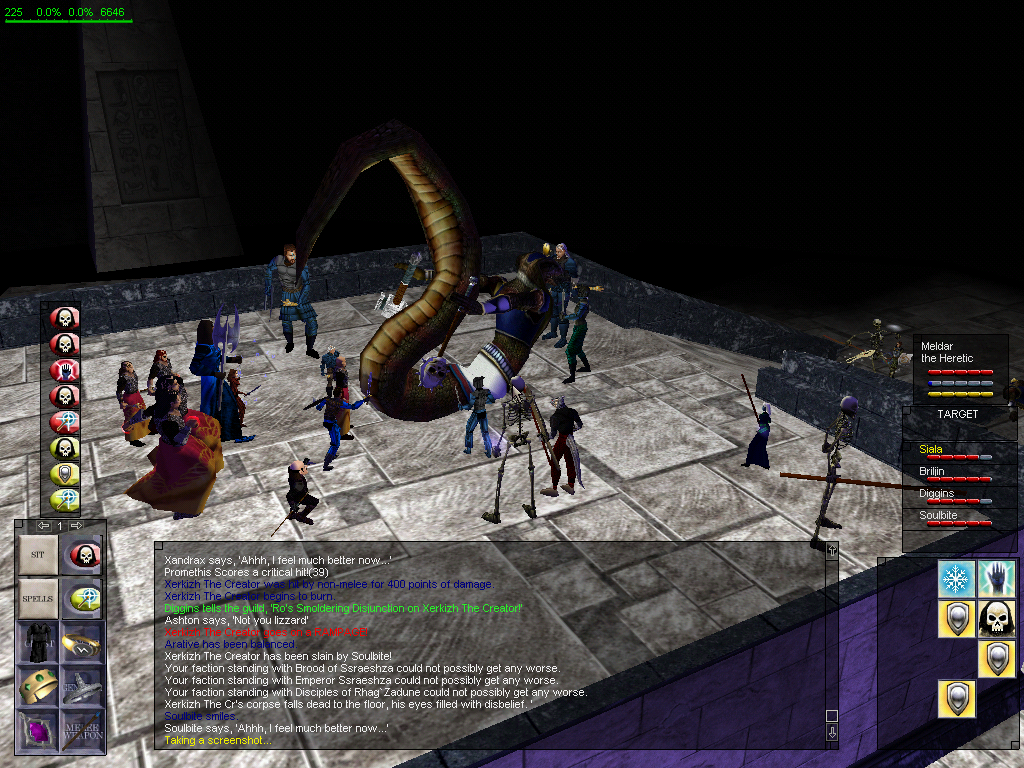Go to the previous hotbar page arrow
Screen dimensions: 1024x768
43,526
